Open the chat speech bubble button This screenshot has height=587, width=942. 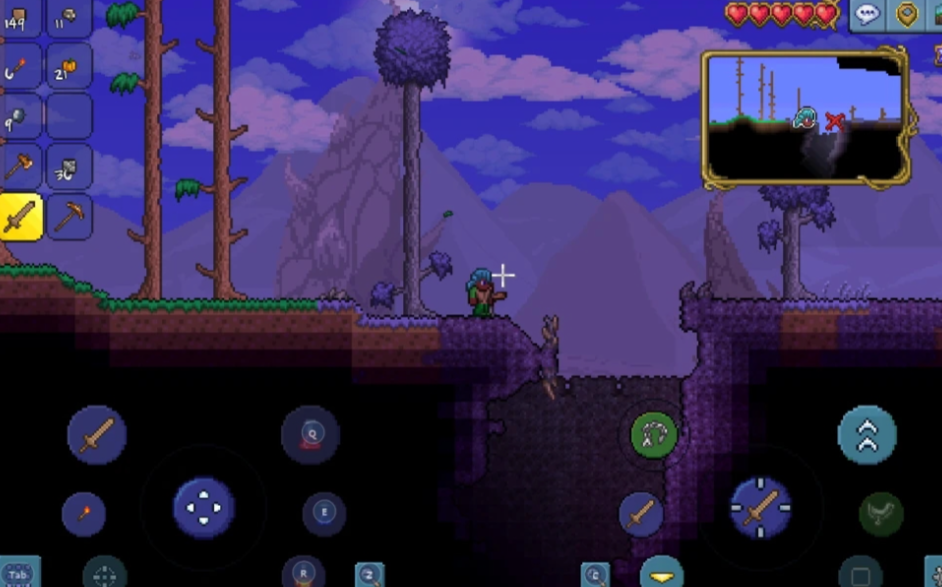tap(867, 15)
